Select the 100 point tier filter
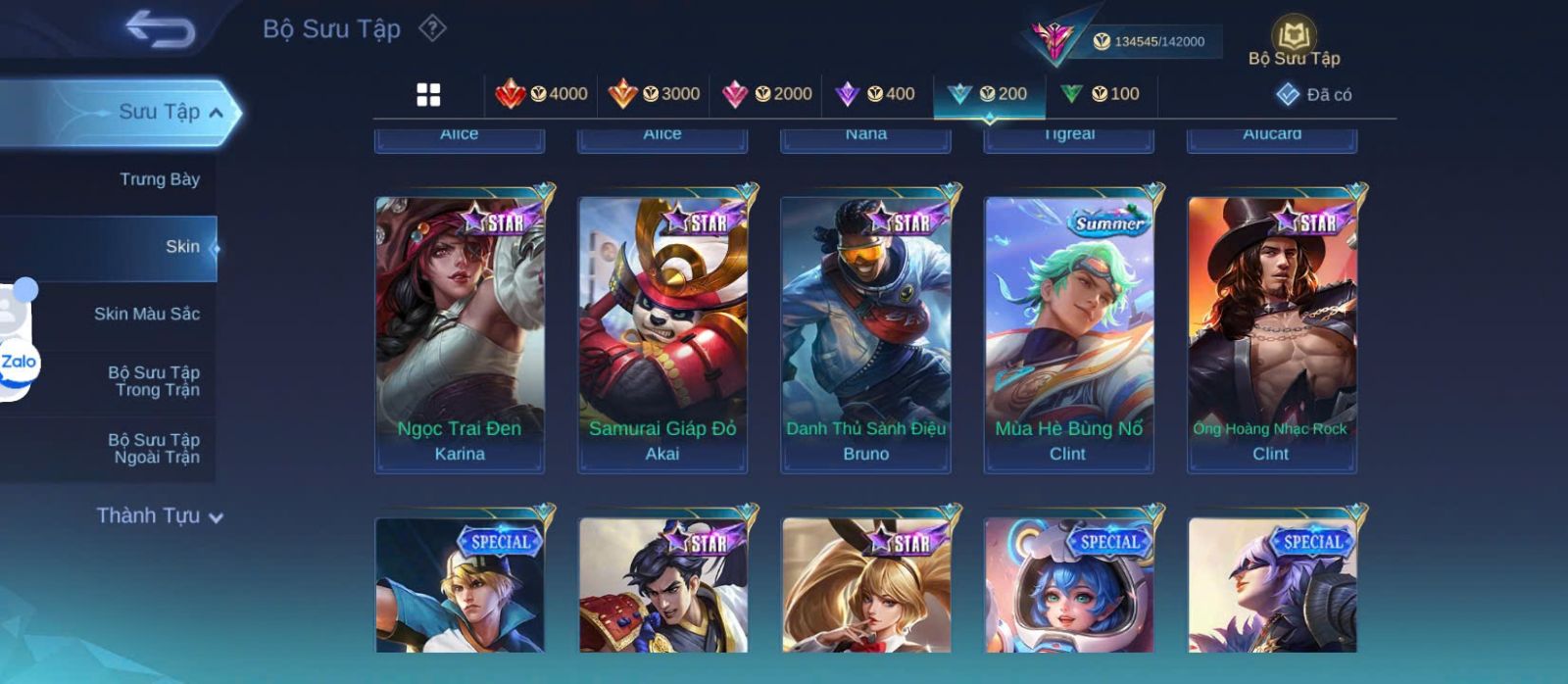1568x684 pixels. click(x=1101, y=94)
